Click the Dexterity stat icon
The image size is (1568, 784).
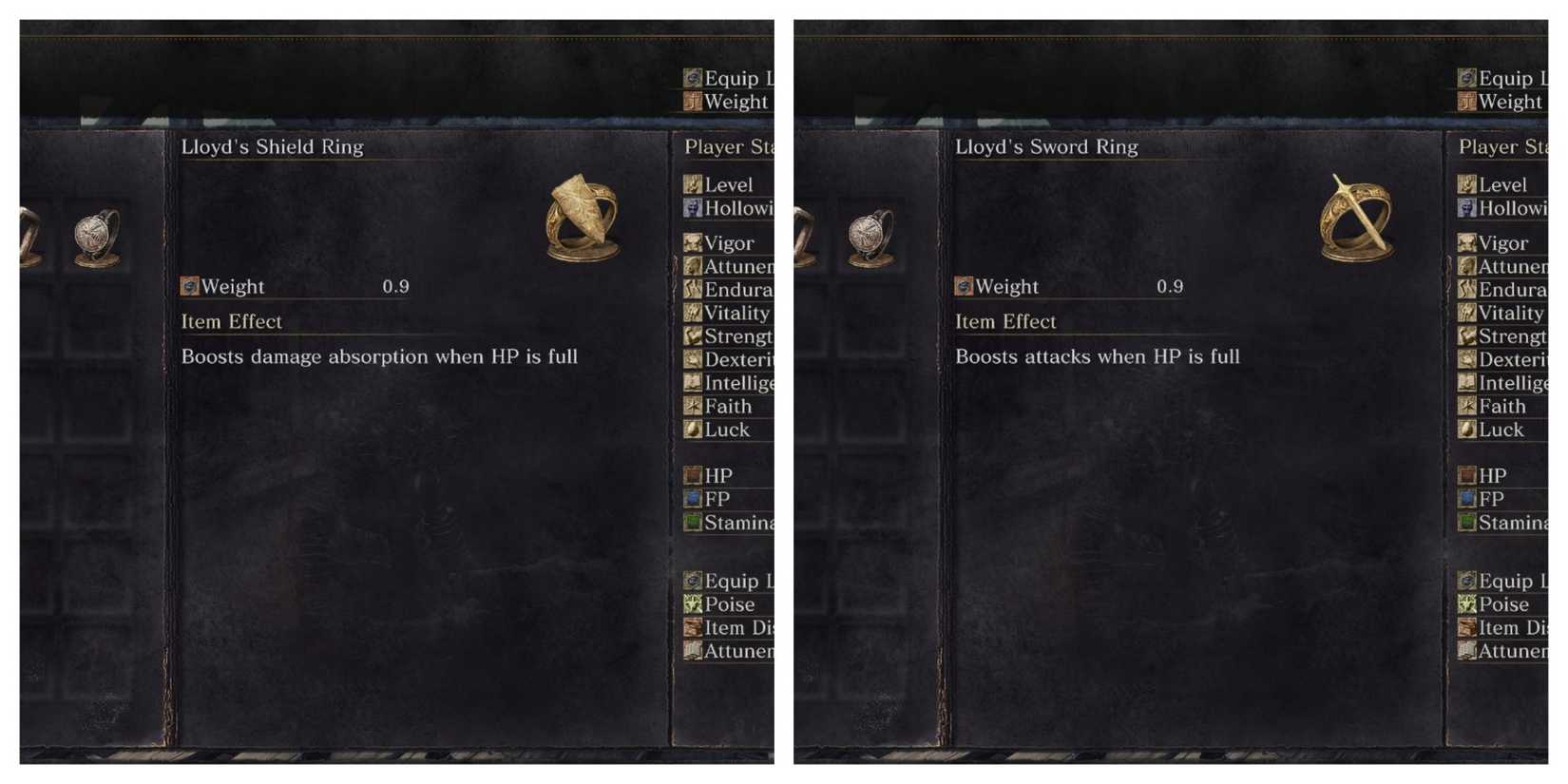(x=693, y=359)
